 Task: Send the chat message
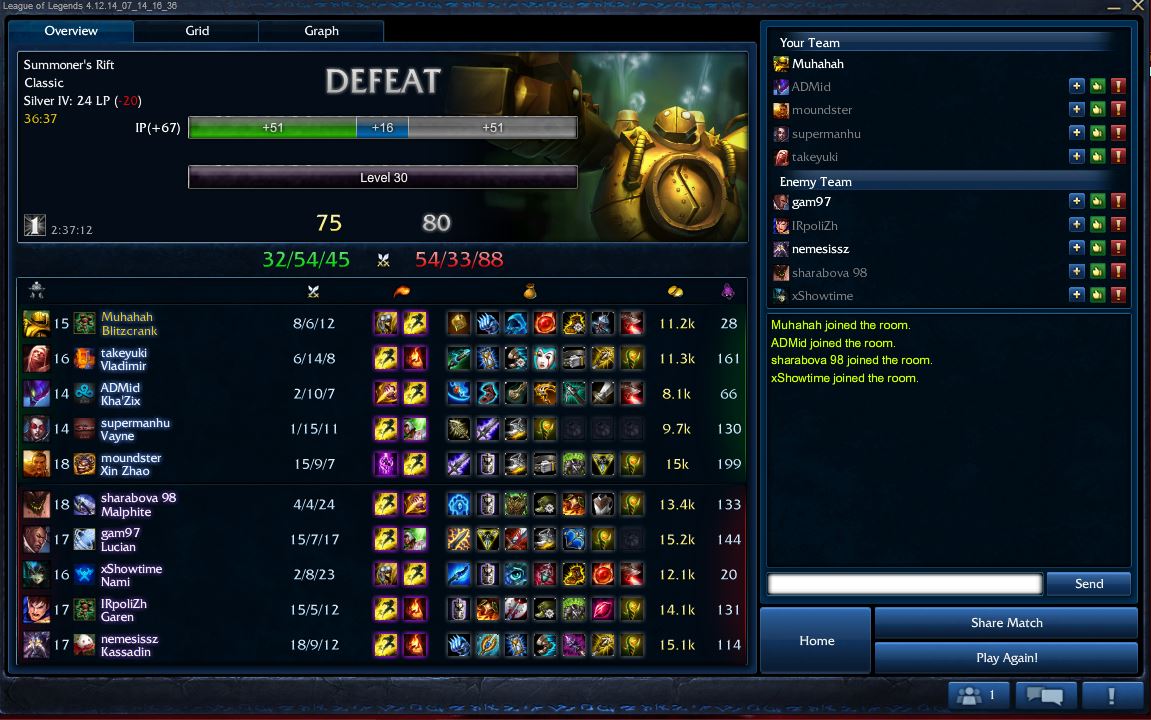pyautogui.click(x=1089, y=584)
